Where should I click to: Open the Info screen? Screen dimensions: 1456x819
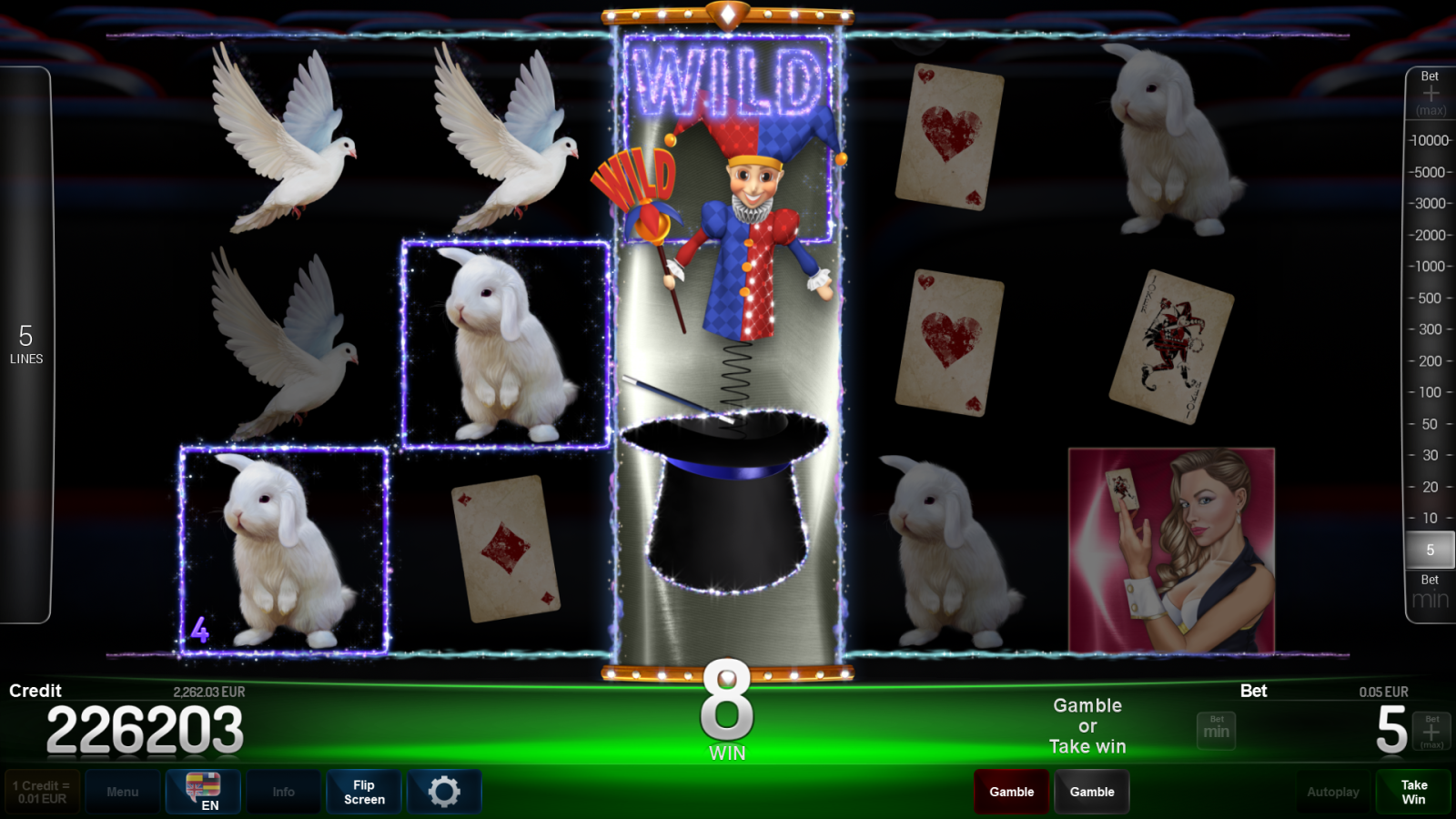[283, 791]
